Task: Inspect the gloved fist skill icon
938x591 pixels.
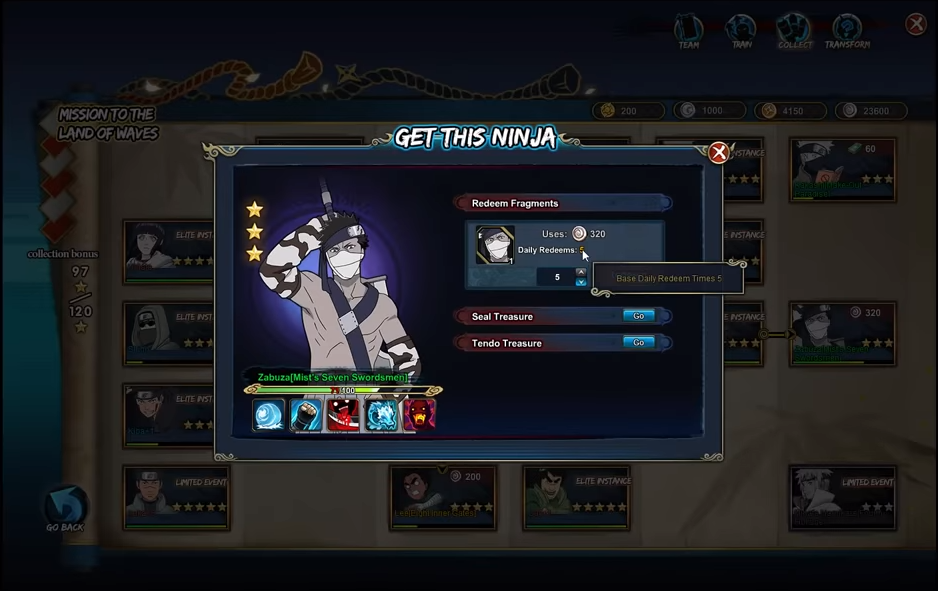Action: point(306,415)
